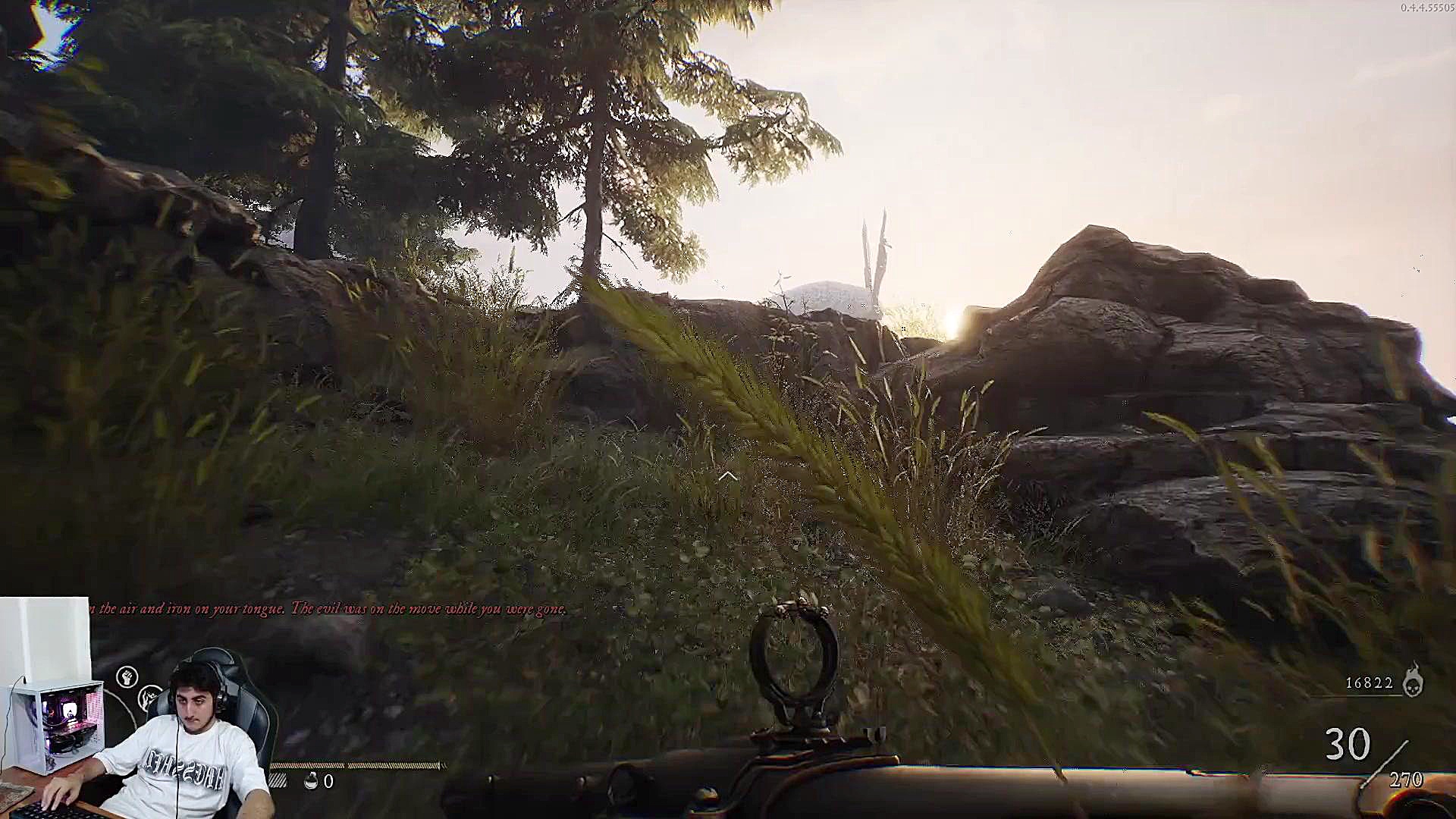
Task: Click the flaming hand spell icon
Action: [x=149, y=696]
